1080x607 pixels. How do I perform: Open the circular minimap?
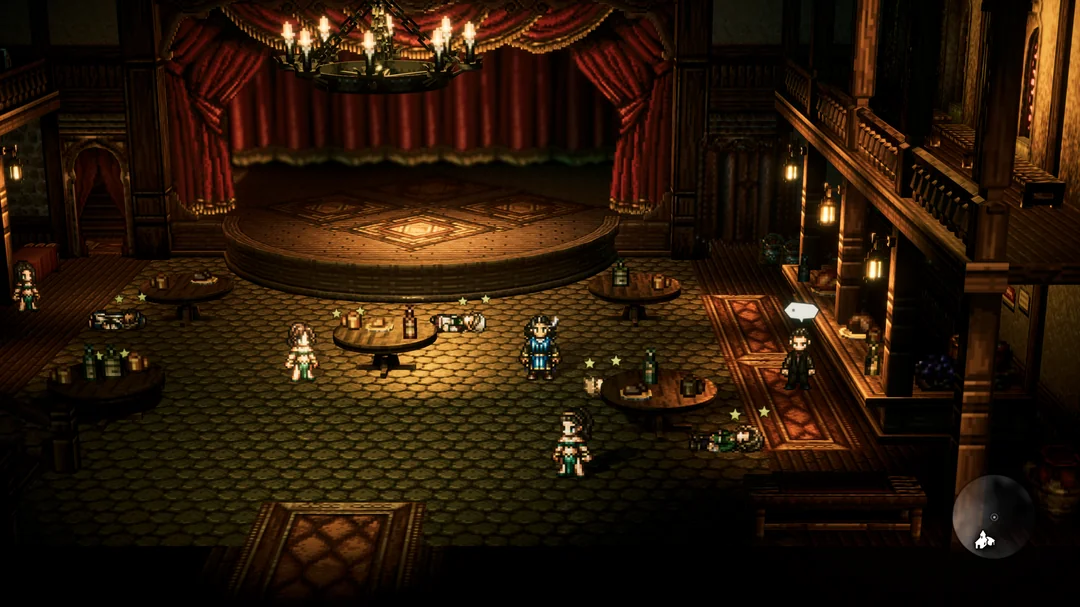point(992,516)
